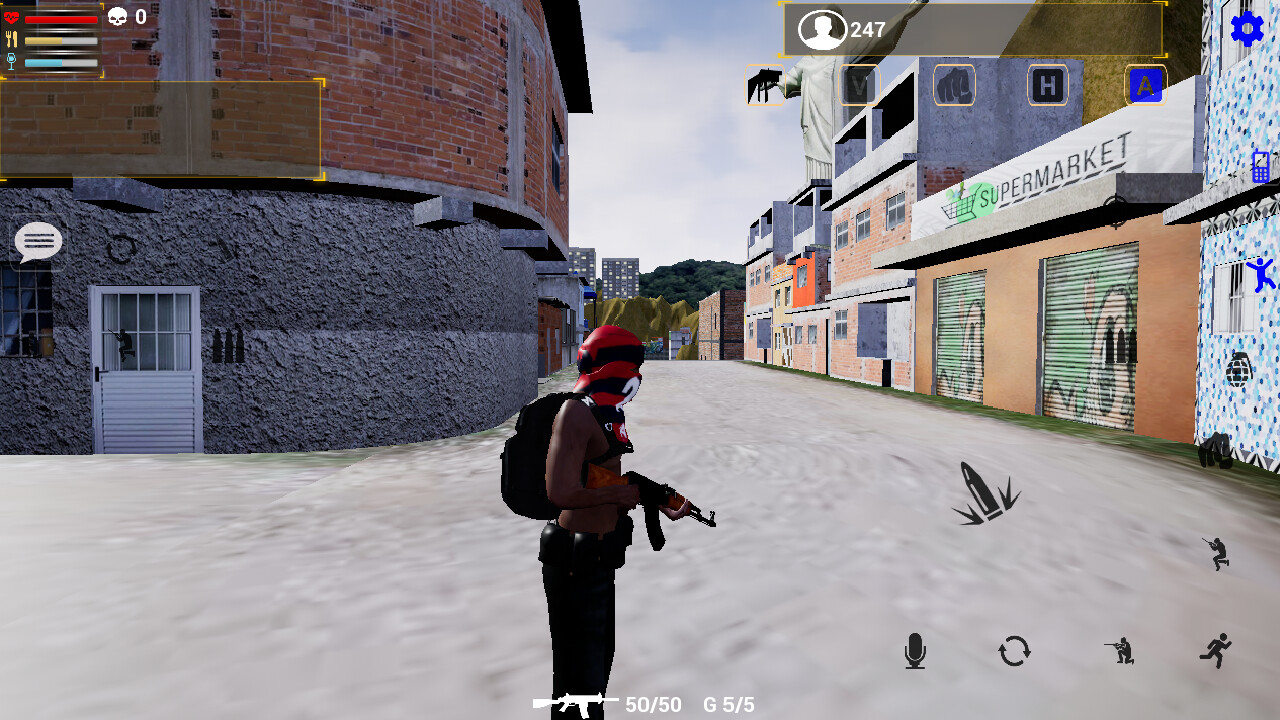Screen dimensions: 1280x720
Task: Tap the weapon reload circular-arrows icon
Action: (x=1012, y=652)
